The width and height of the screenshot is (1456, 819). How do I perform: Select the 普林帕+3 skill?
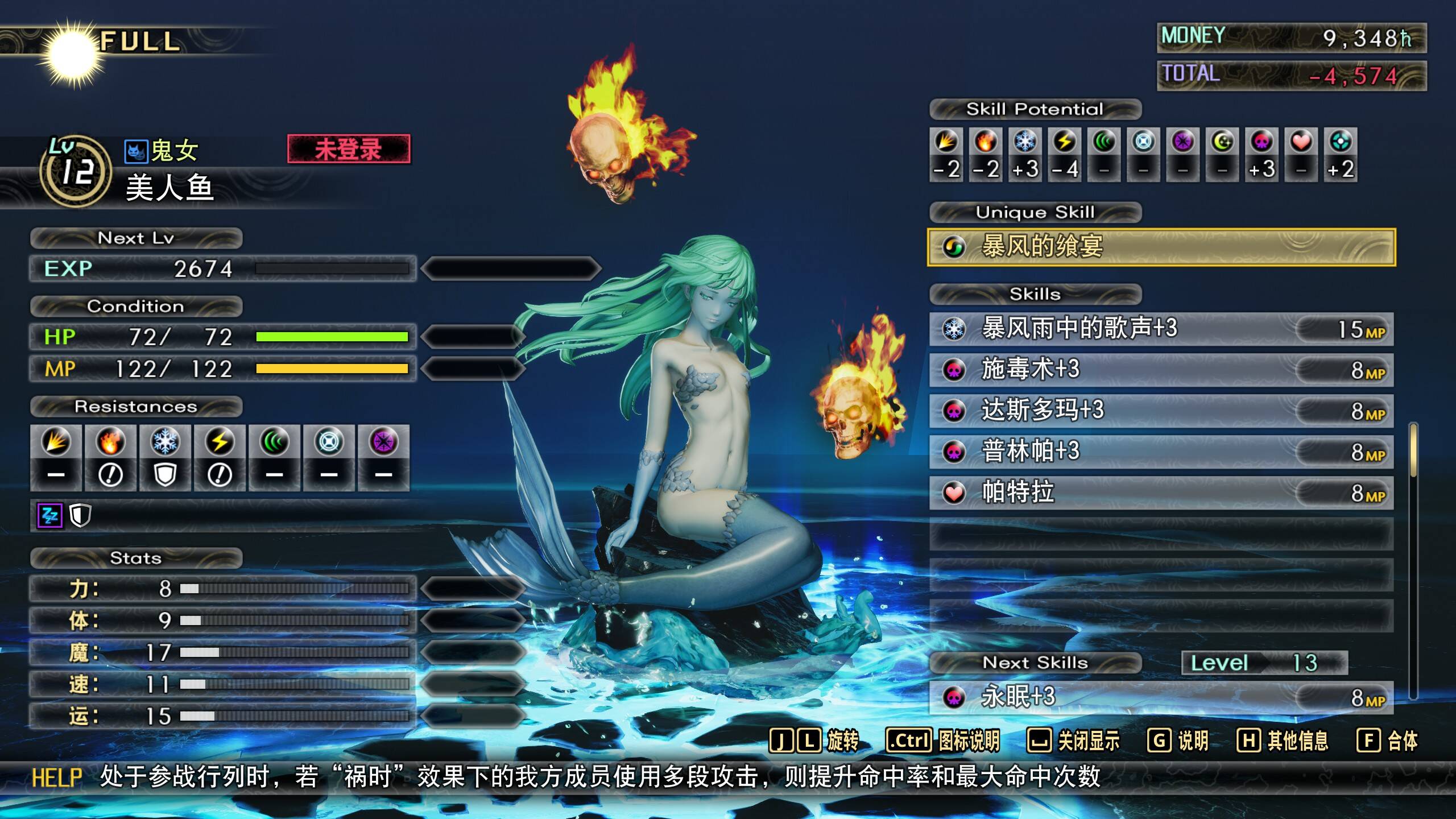coord(1160,452)
